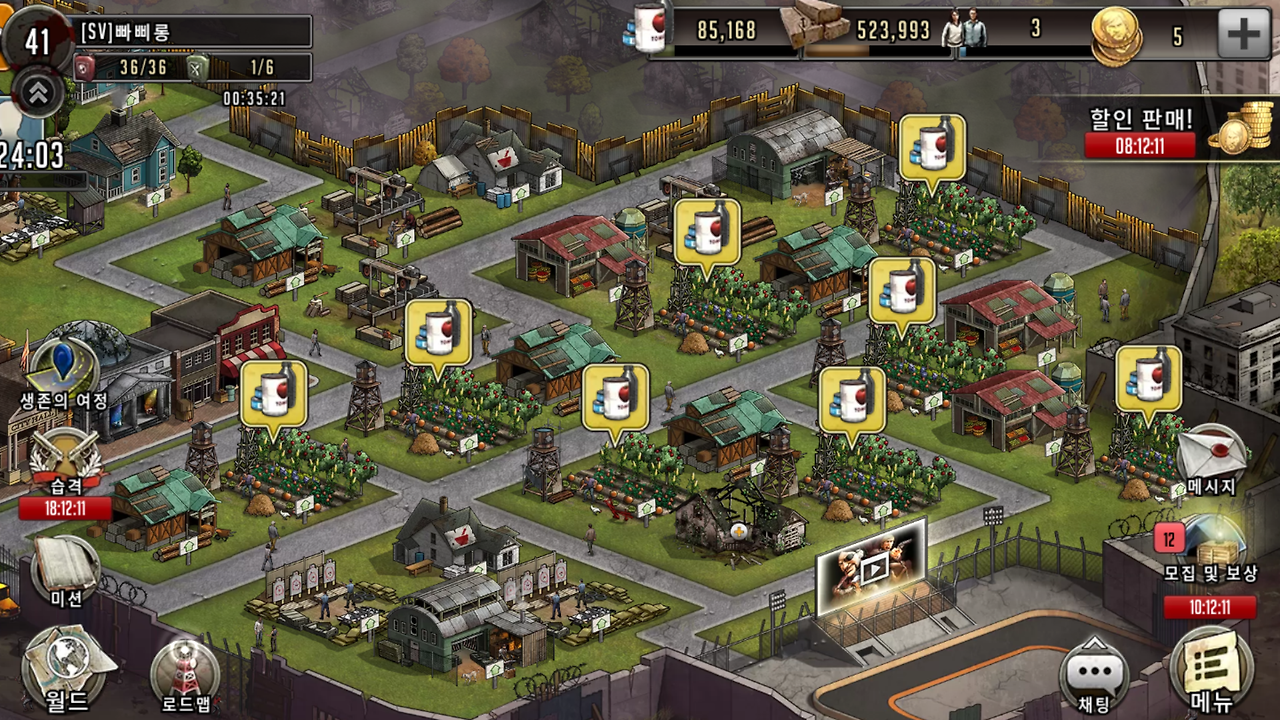Play the video ad on the billboard
This screenshot has height=720, width=1280.
[872, 568]
